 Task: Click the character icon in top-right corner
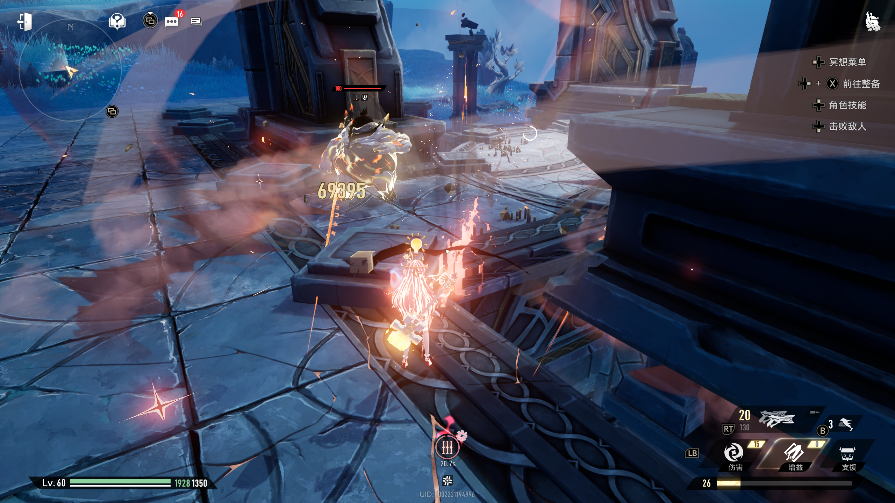pos(872,21)
